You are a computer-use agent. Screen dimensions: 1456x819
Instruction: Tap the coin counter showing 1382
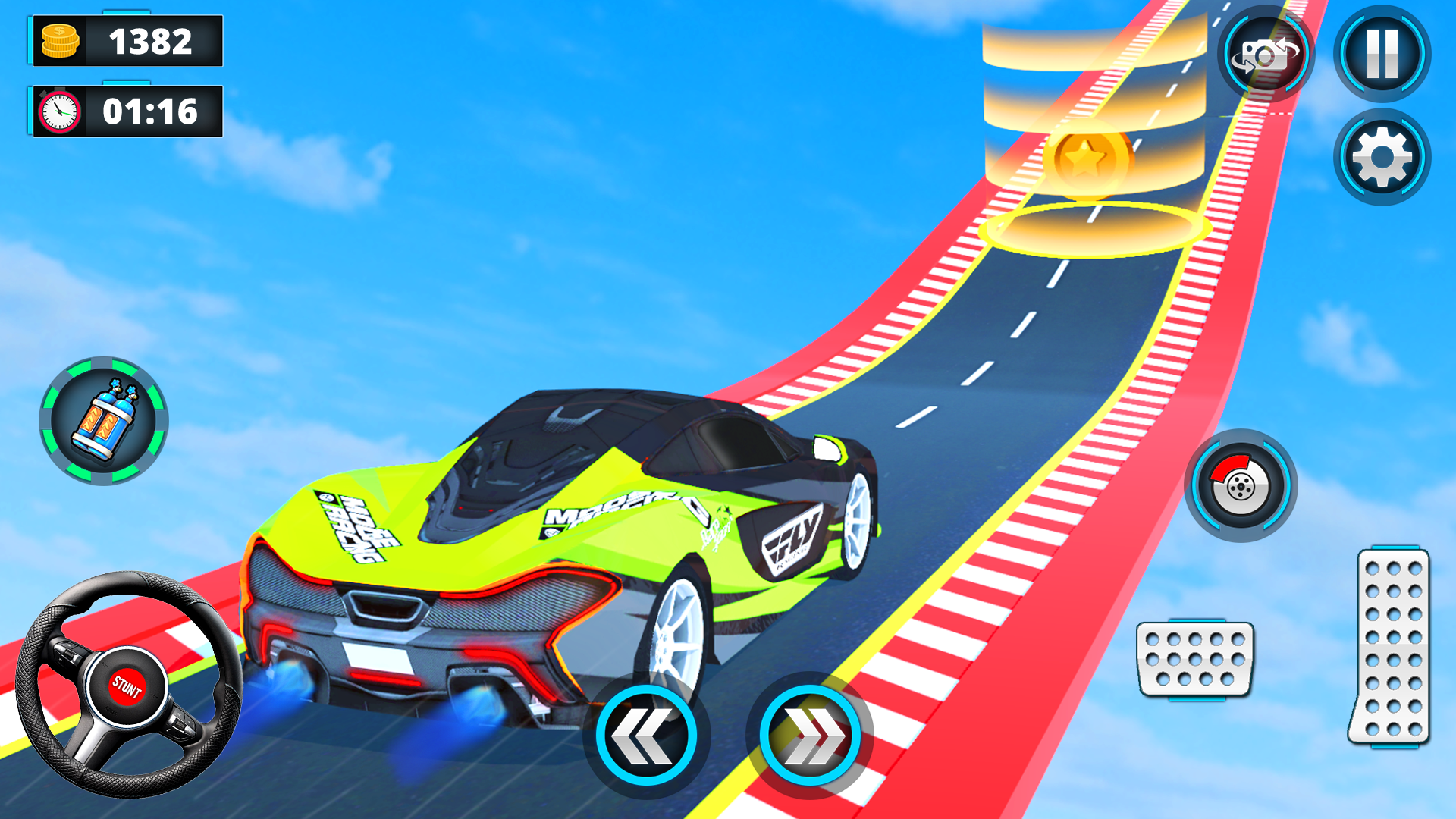tap(127, 42)
